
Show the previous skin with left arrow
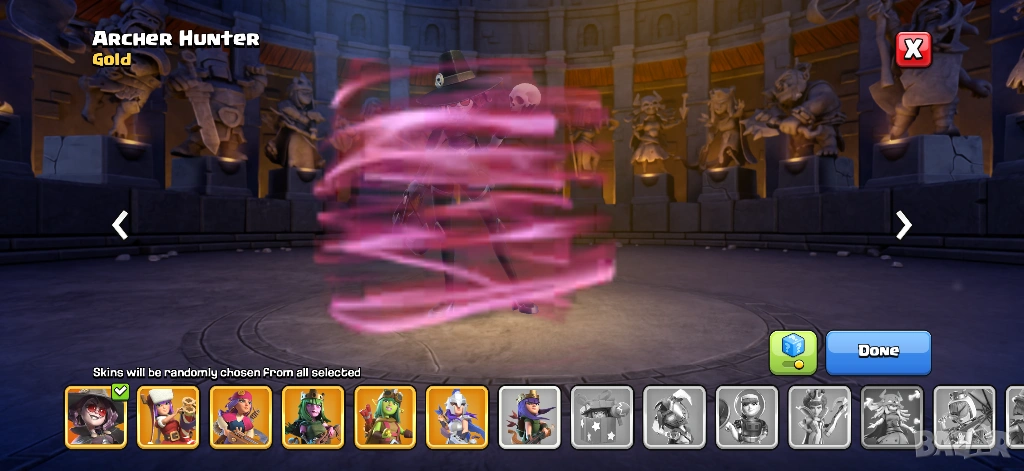click(120, 225)
